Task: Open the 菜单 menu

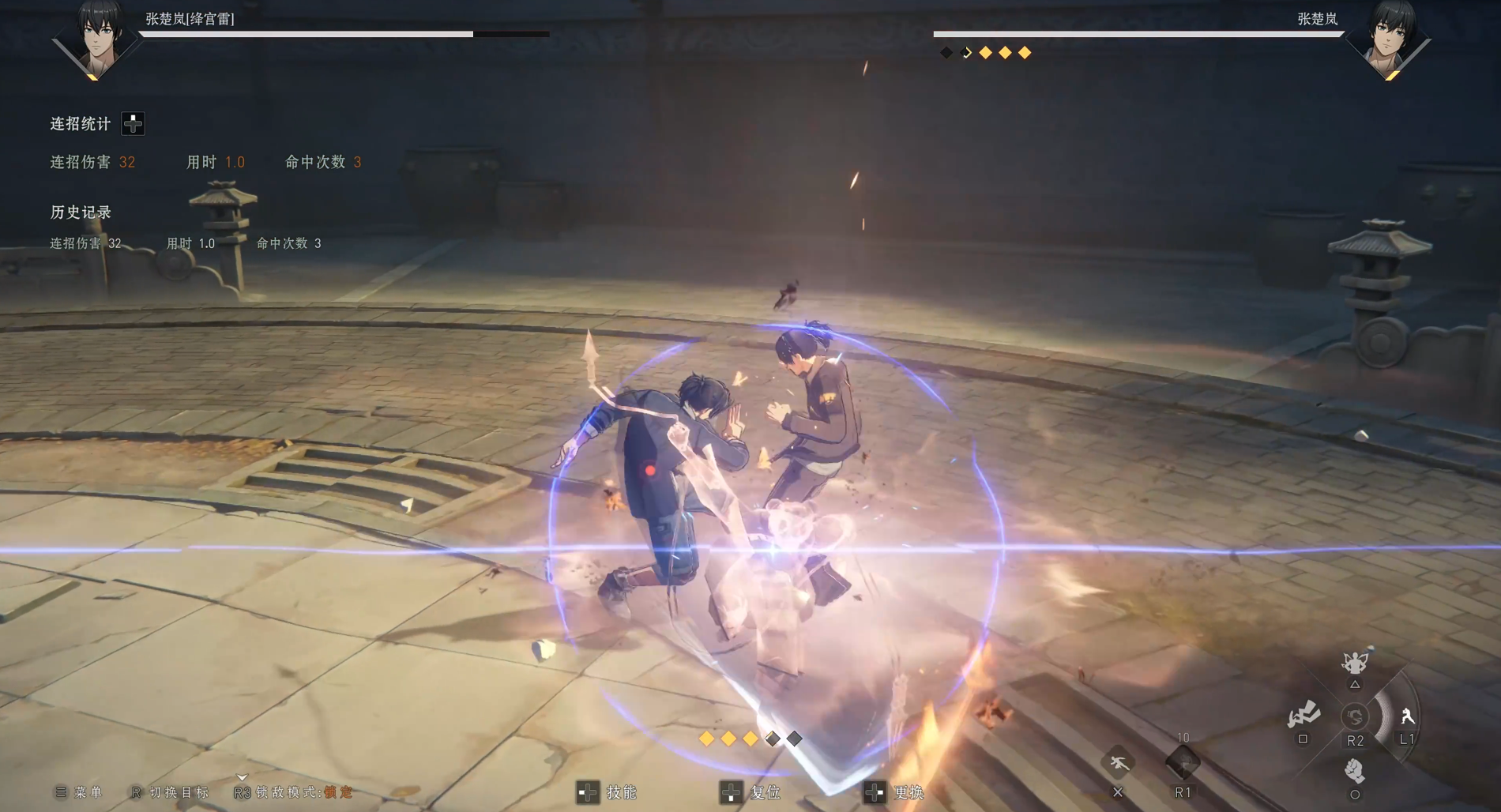Action: (x=79, y=792)
